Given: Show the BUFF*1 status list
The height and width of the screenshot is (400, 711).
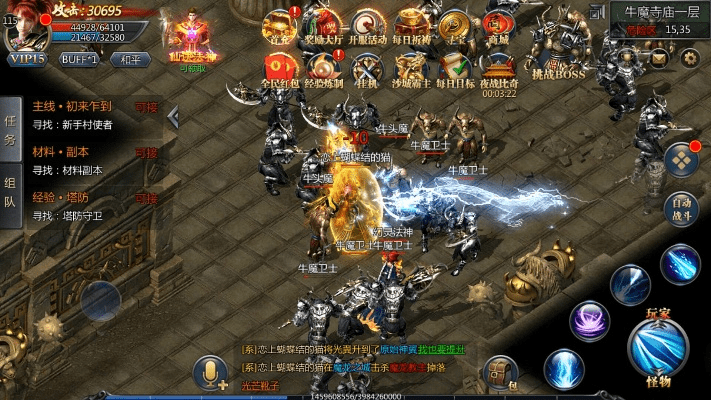Looking at the screenshot, I should [x=79, y=59].
